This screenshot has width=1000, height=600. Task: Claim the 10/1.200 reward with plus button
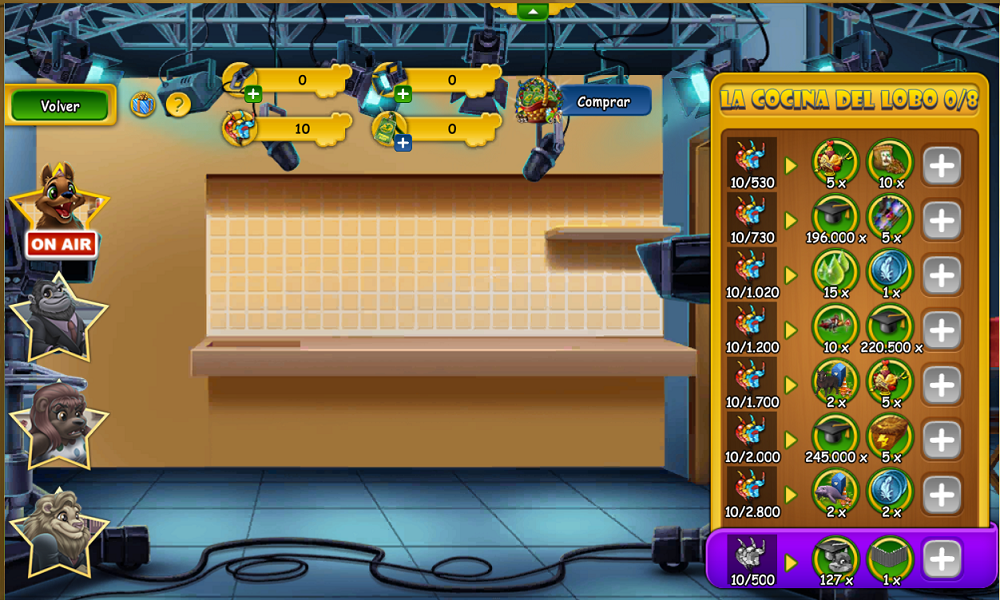click(x=941, y=330)
